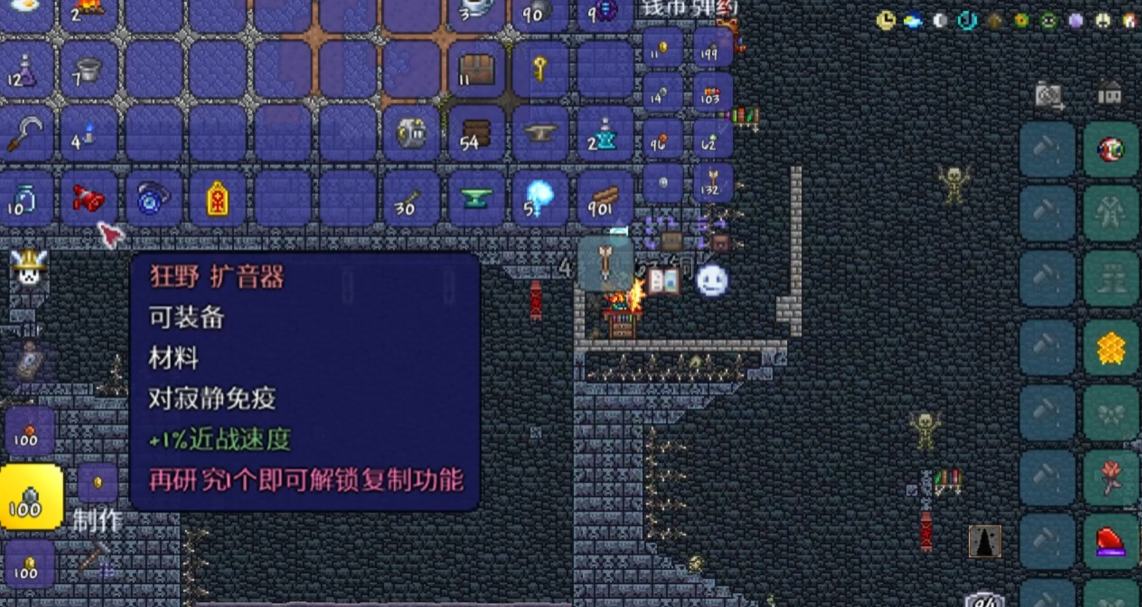The height and width of the screenshot is (607, 1142).
Task: Open the Creative power menu bunny icon
Action: pos(28,268)
